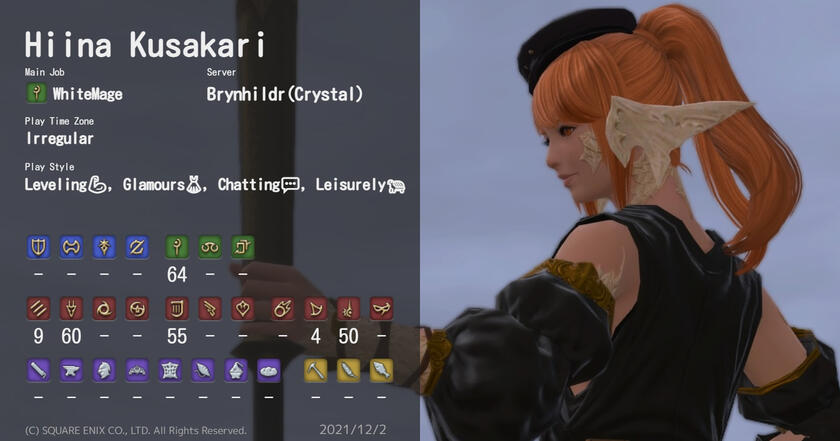The height and width of the screenshot is (441, 840).
Task: Choose the Dark Knight job icon
Action: (104, 246)
